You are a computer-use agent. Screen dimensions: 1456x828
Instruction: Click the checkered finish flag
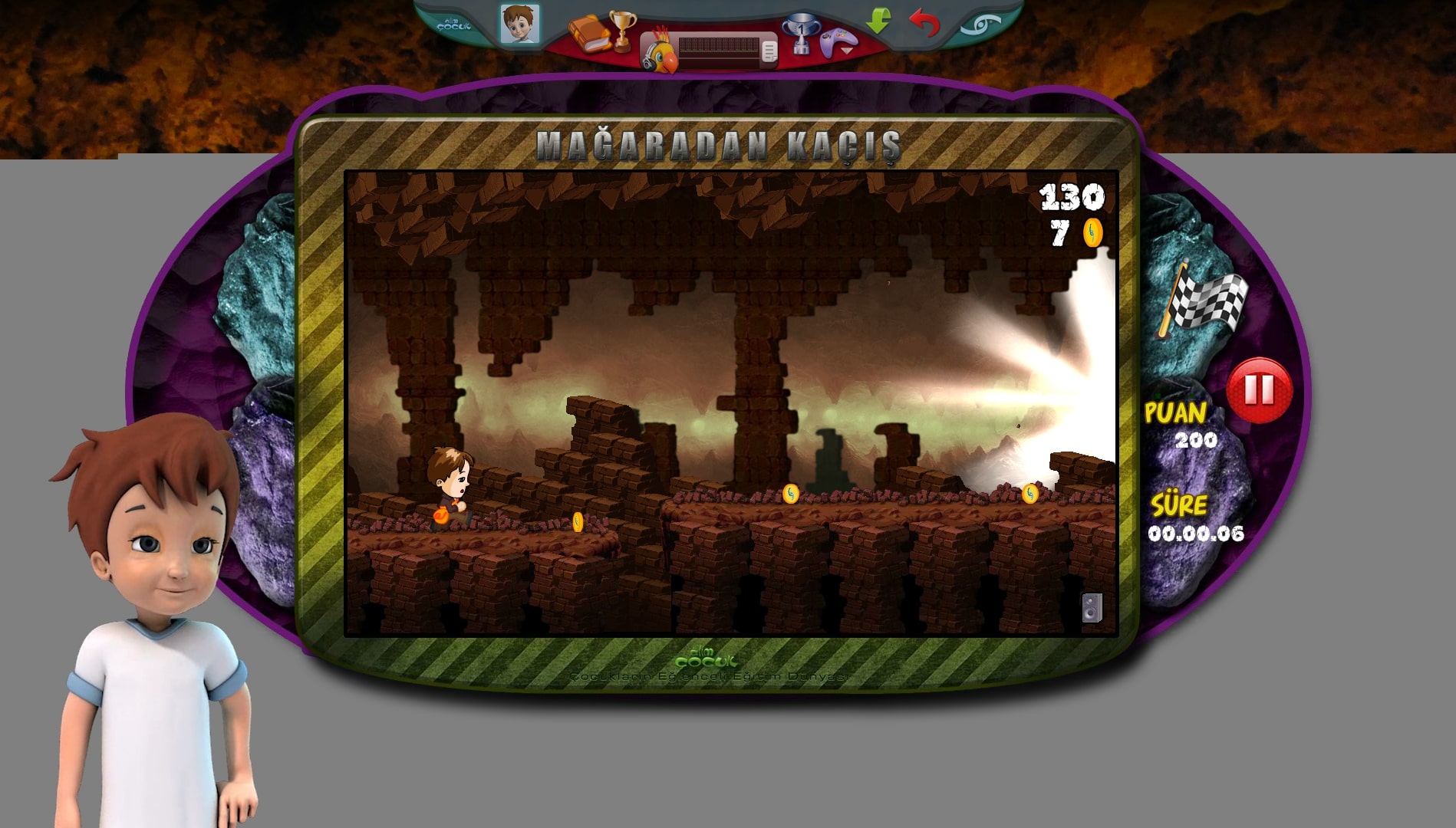coord(1204,301)
